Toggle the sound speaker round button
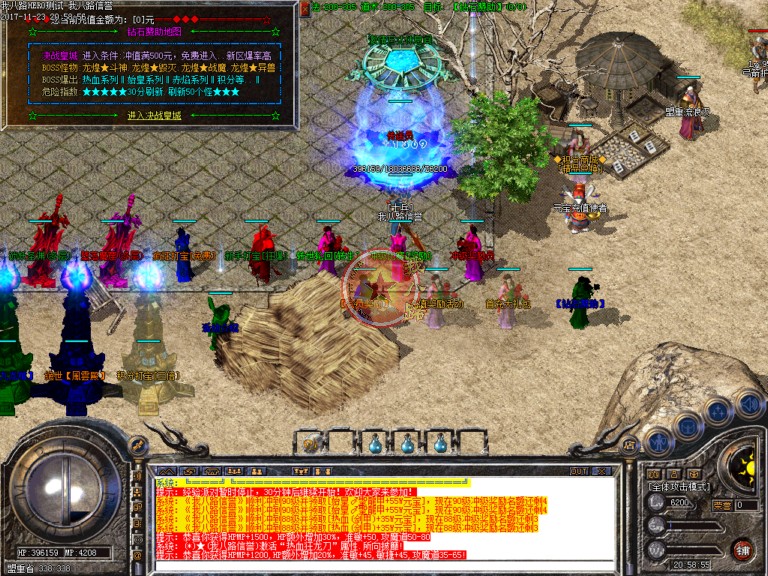This screenshot has height=576, width=768. [x=750, y=406]
